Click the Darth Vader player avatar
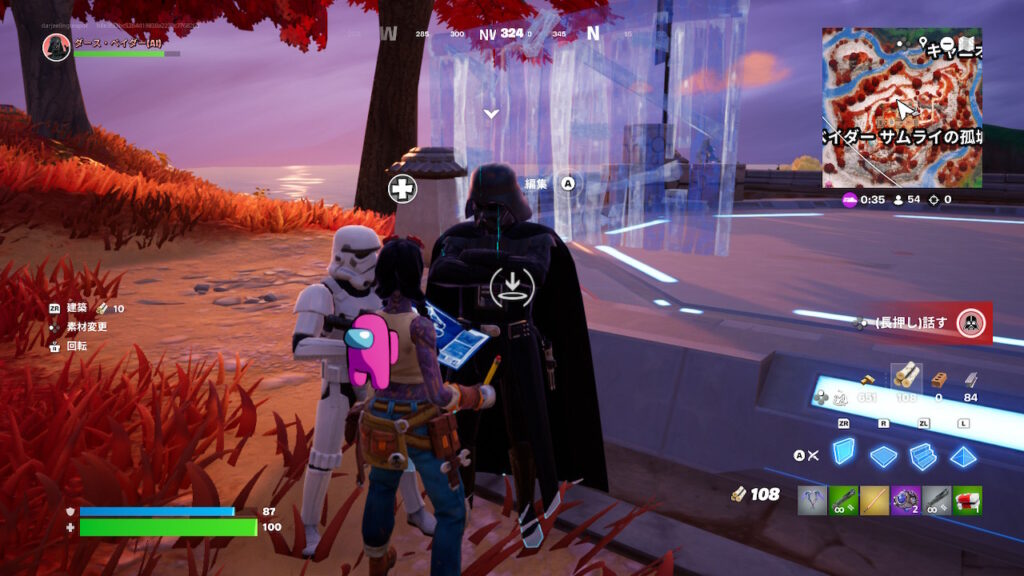 tap(57, 46)
